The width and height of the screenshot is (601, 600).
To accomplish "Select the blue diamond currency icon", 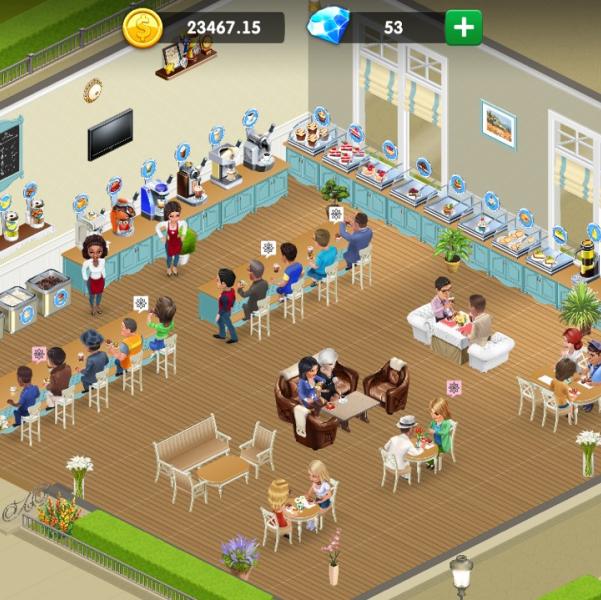I will (328, 26).
